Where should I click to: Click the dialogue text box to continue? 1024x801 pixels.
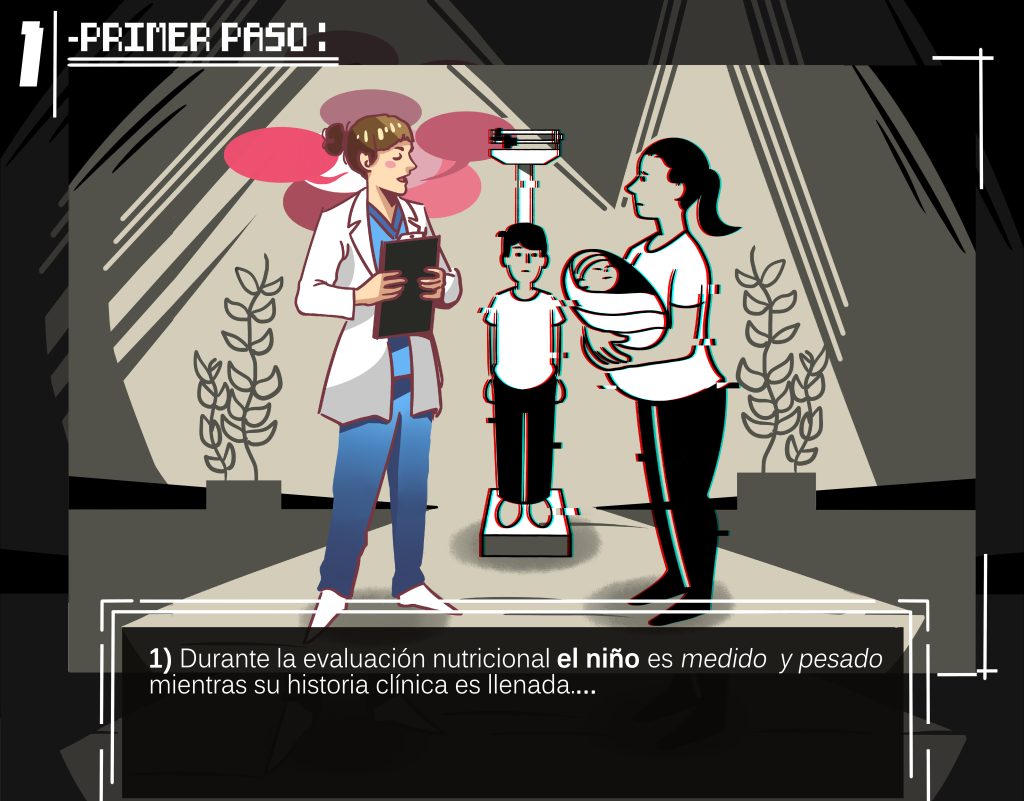tap(513, 710)
